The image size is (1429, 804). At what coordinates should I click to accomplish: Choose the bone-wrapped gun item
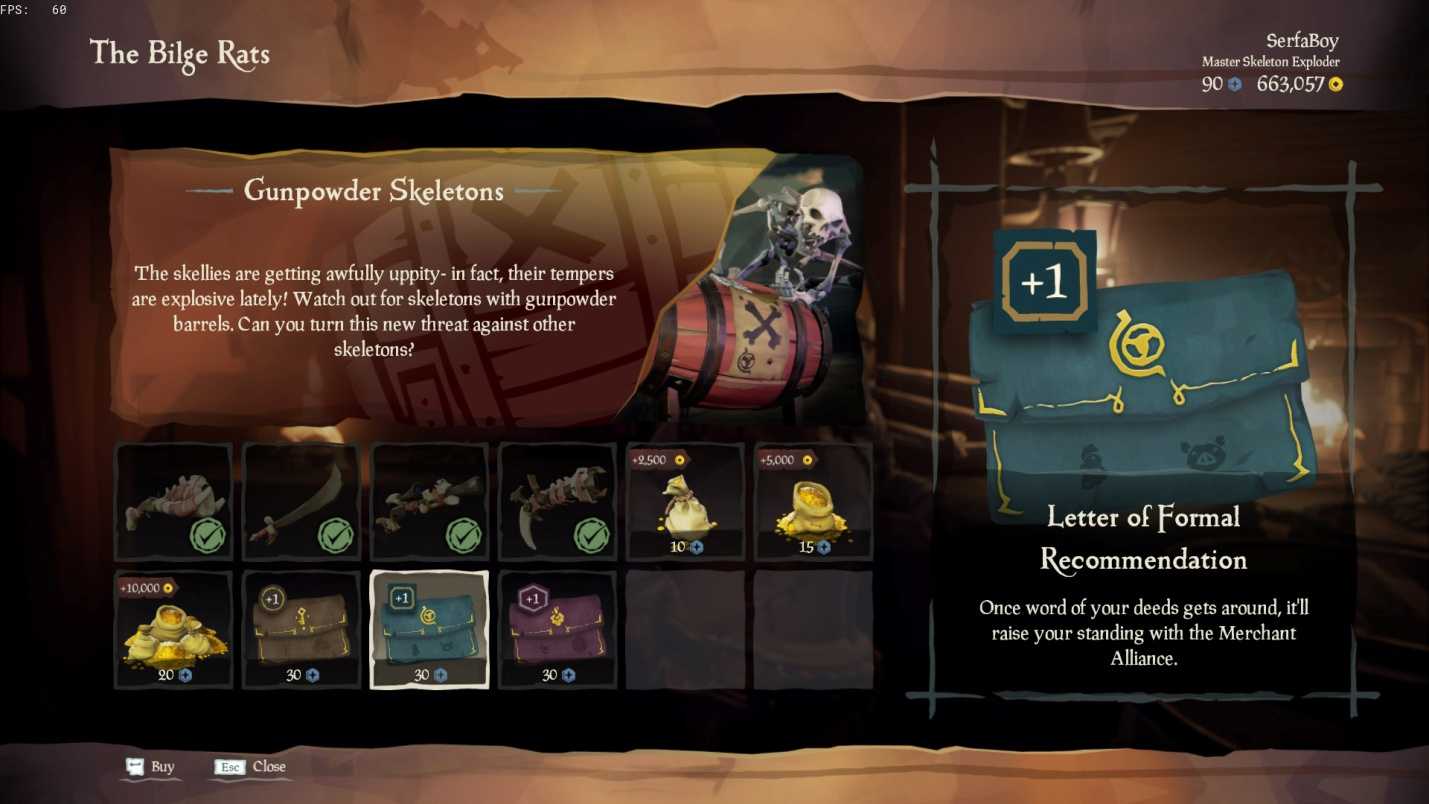coord(430,502)
